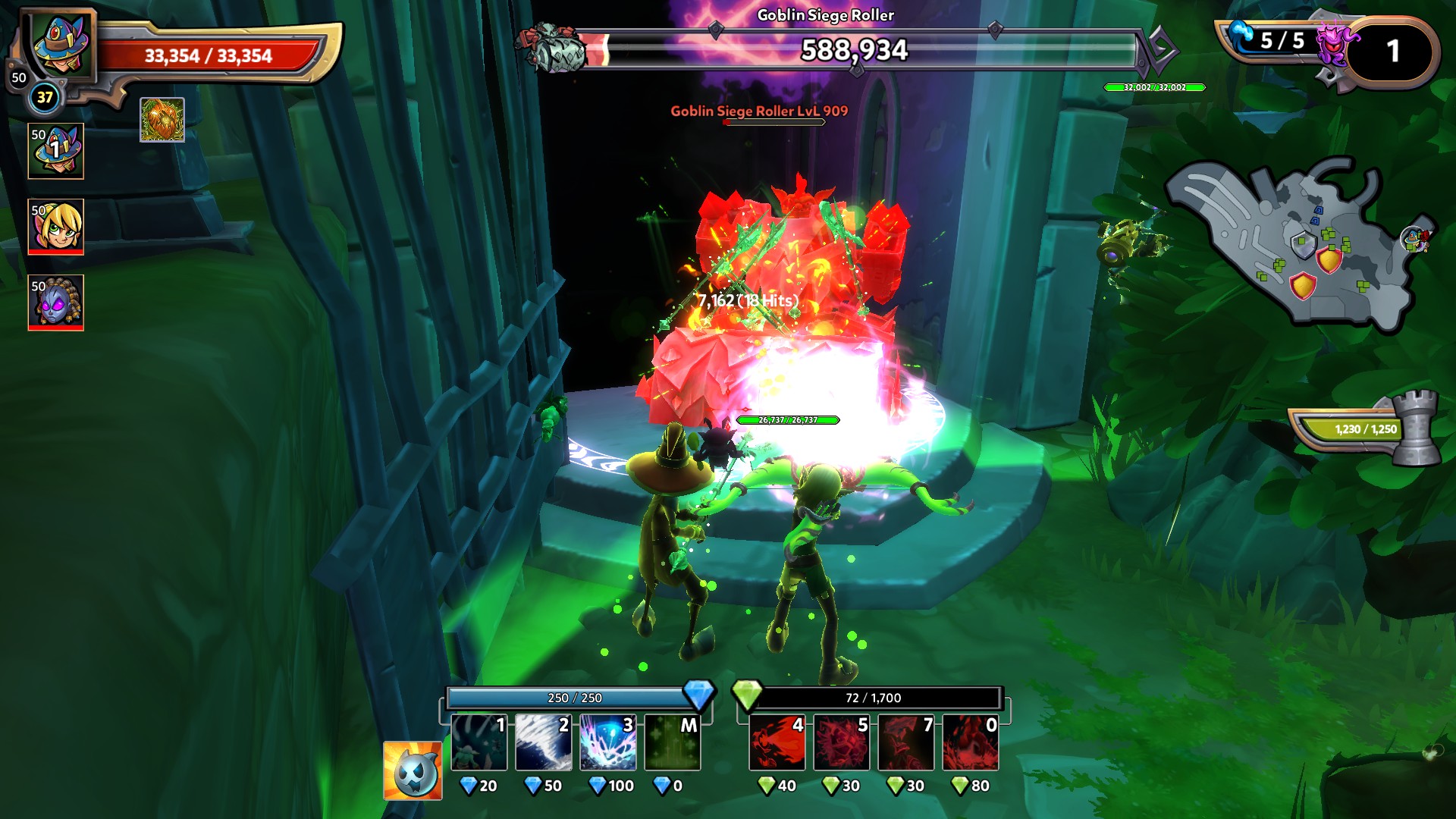Trigger the skull pet ability icon
This screenshot has width=1456, height=819.
click(x=413, y=770)
